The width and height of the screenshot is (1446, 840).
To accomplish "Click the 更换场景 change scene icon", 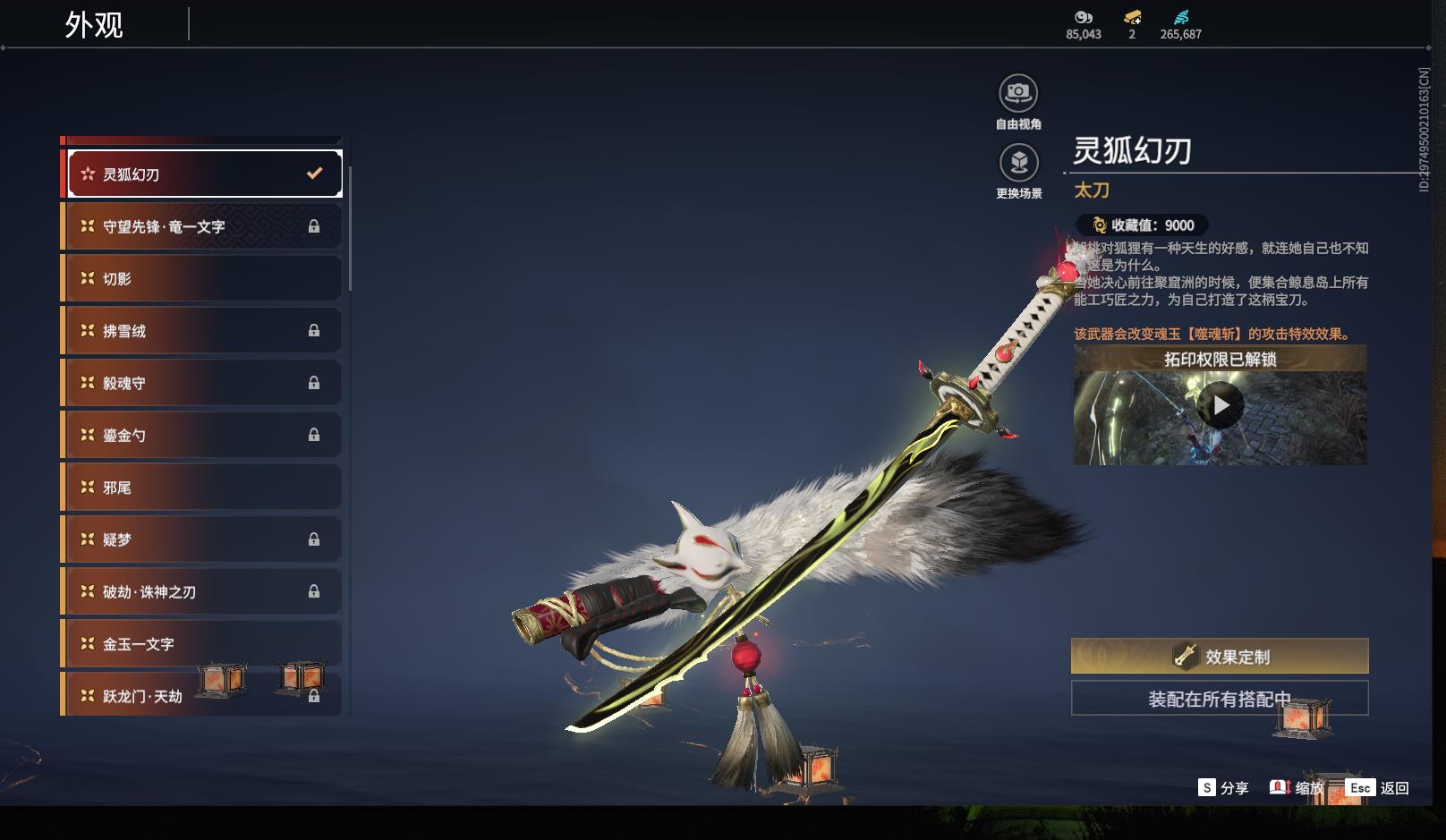I will coord(1018,163).
